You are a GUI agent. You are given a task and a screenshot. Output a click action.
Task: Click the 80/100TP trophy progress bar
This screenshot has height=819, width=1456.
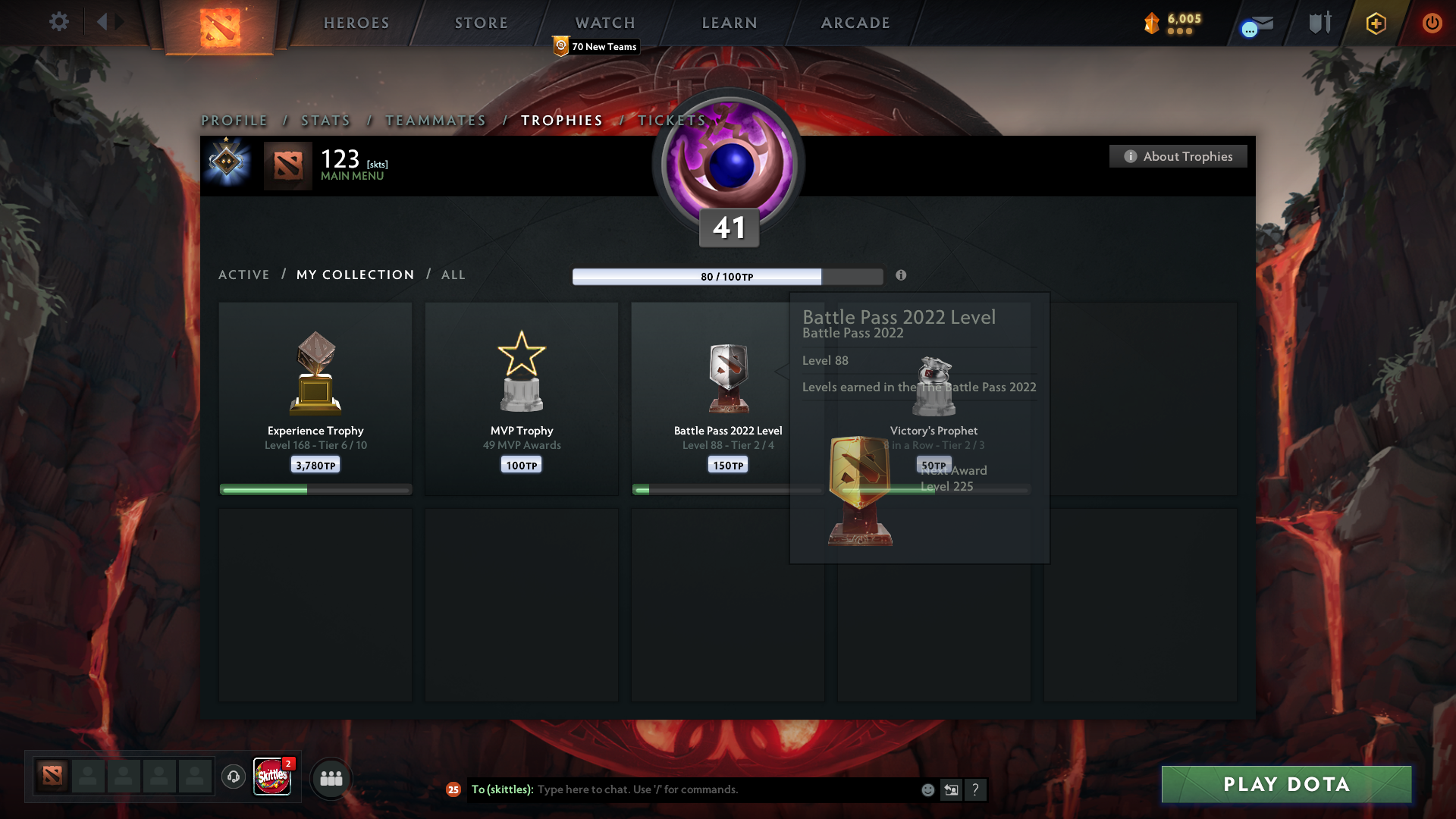(x=727, y=276)
